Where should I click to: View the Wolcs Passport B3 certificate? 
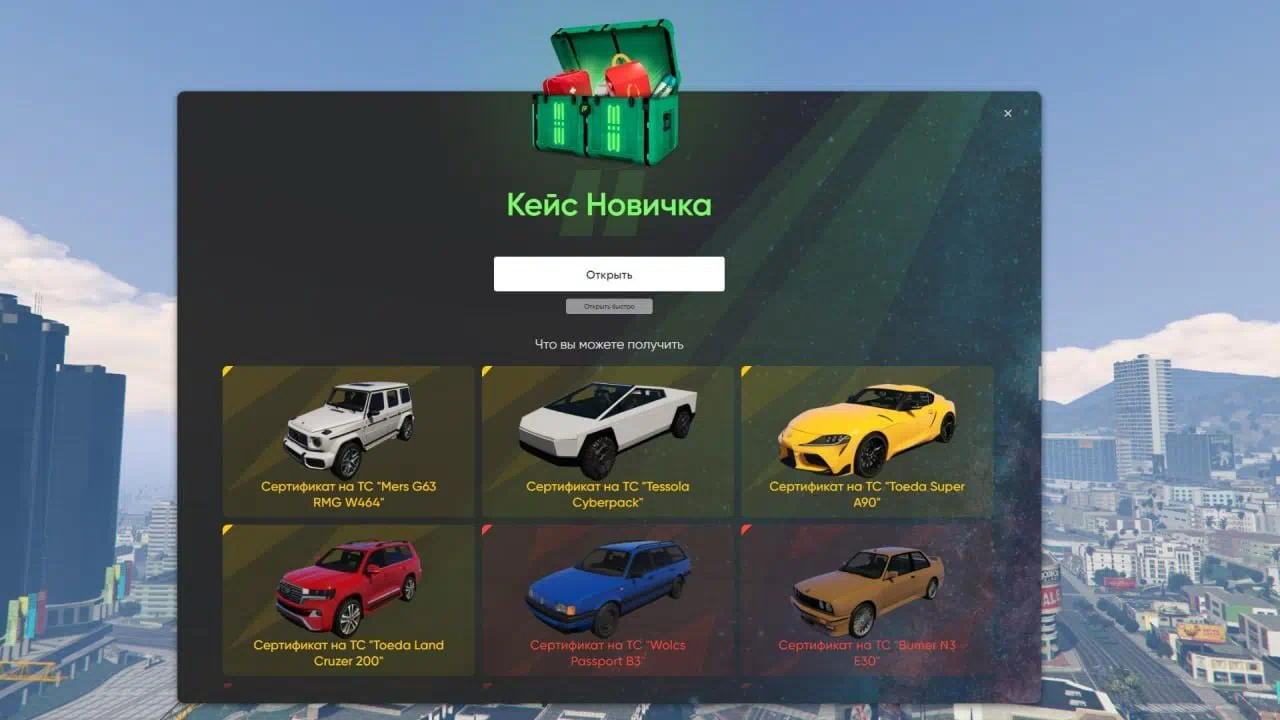[607, 600]
